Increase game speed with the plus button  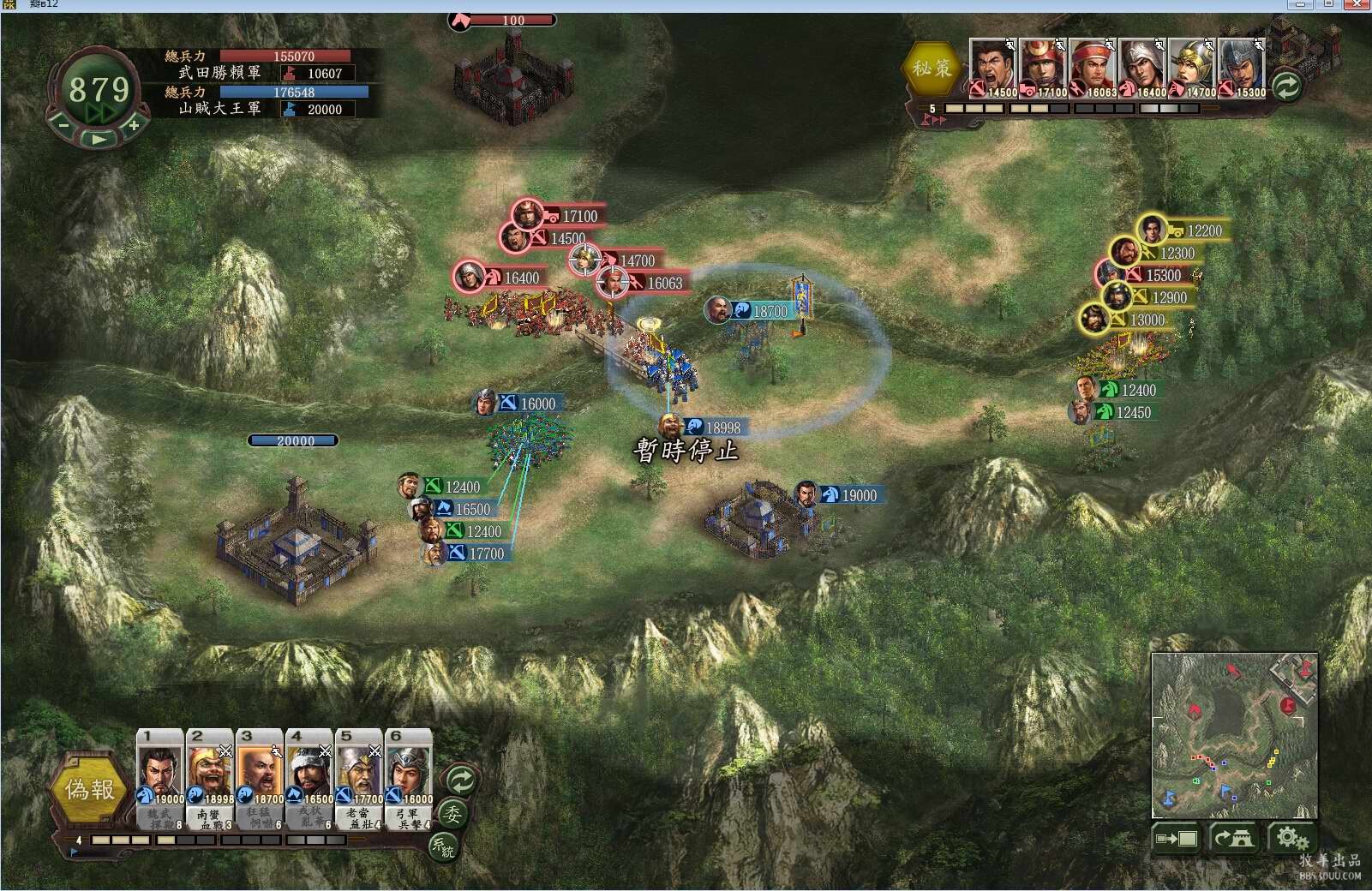[x=135, y=125]
